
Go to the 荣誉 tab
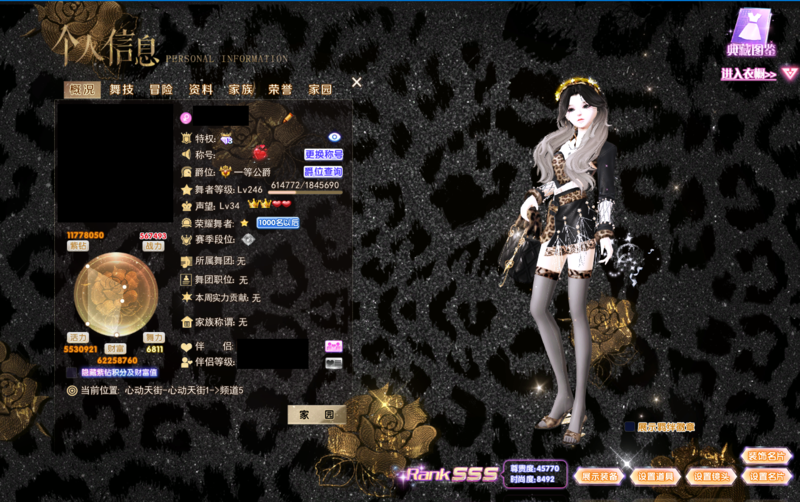point(280,90)
